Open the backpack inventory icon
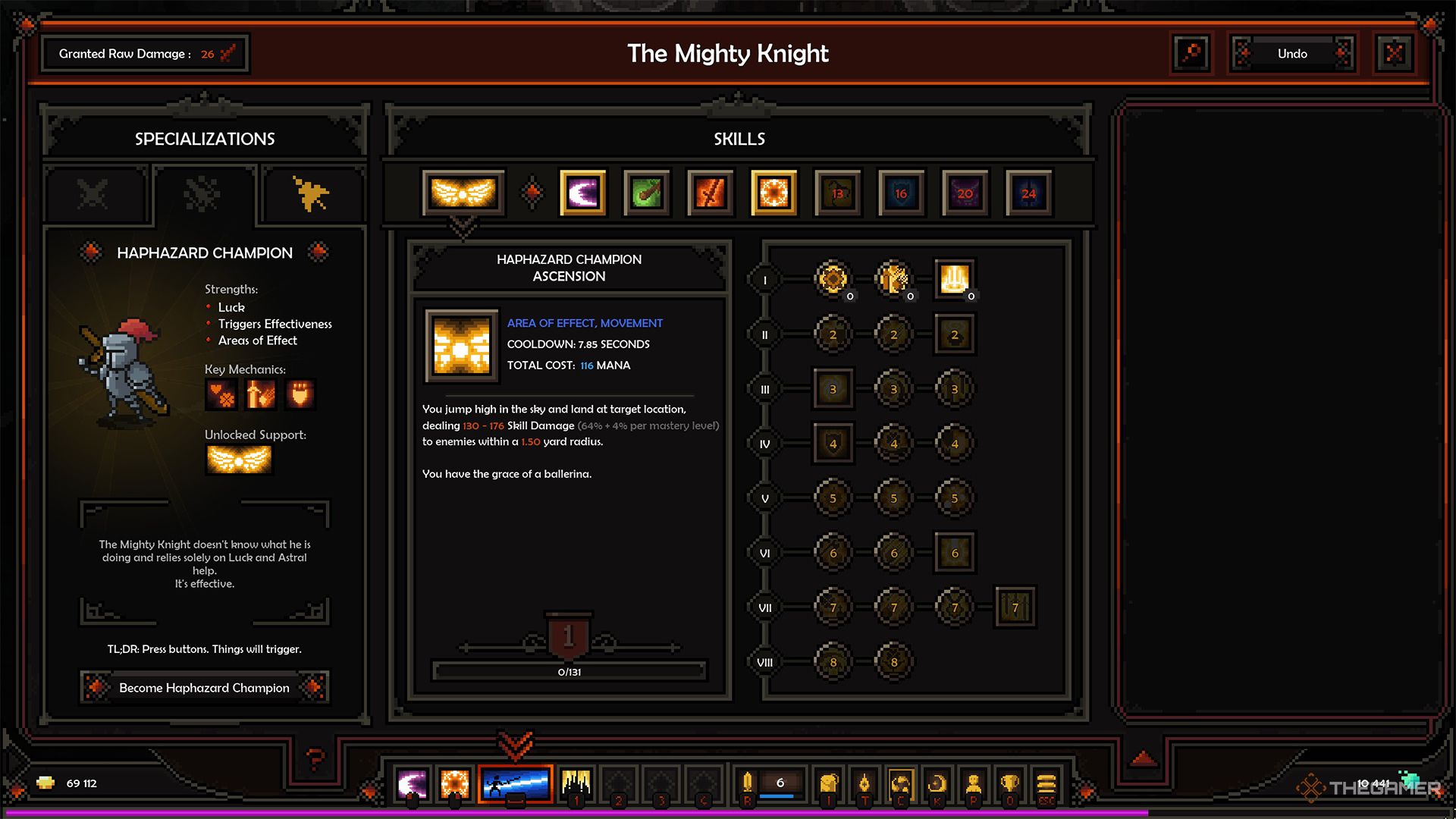Image resolution: width=1456 pixels, height=819 pixels. (829, 784)
